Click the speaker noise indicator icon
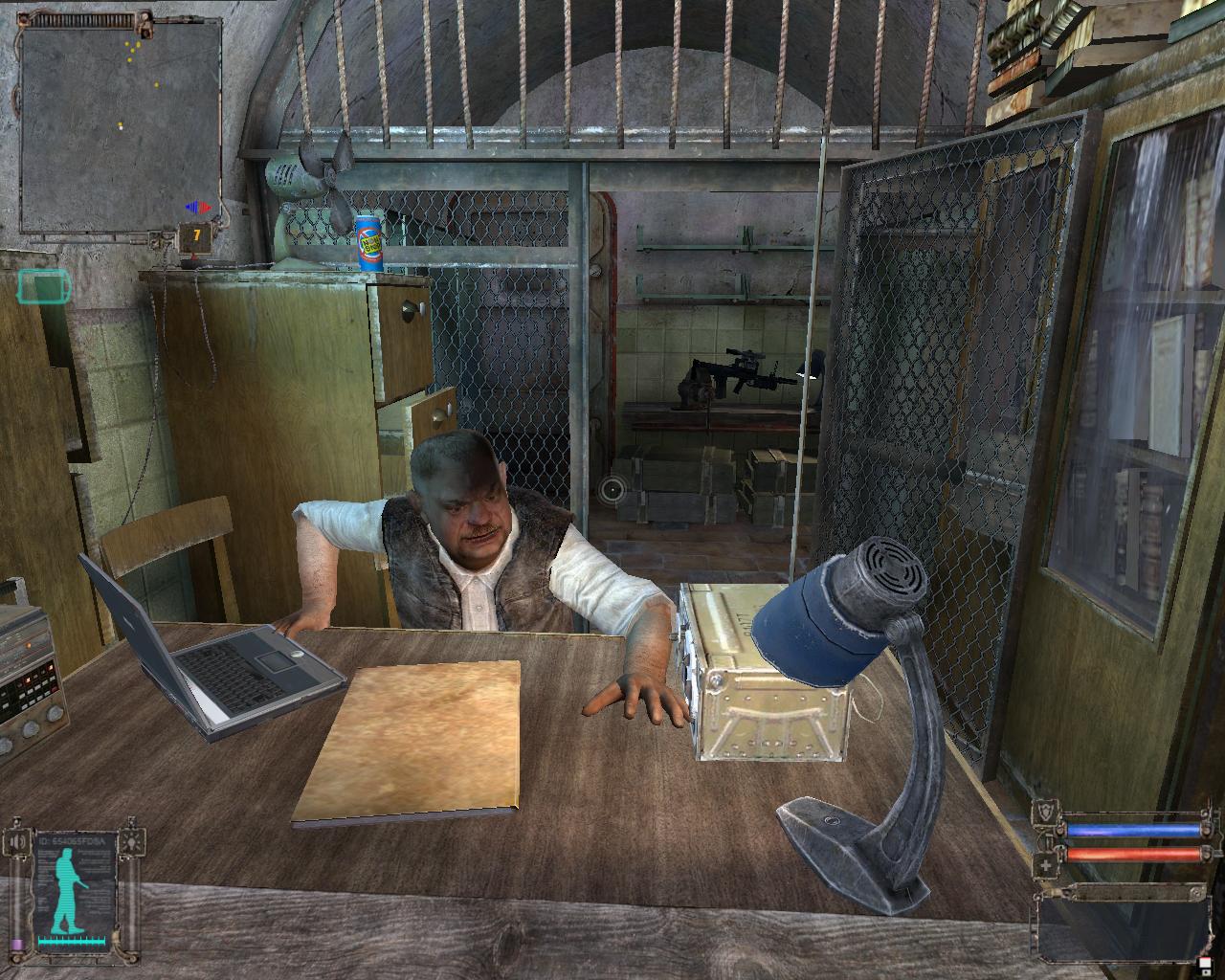This screenshot has height=980, width=1225. coord(16,843)
